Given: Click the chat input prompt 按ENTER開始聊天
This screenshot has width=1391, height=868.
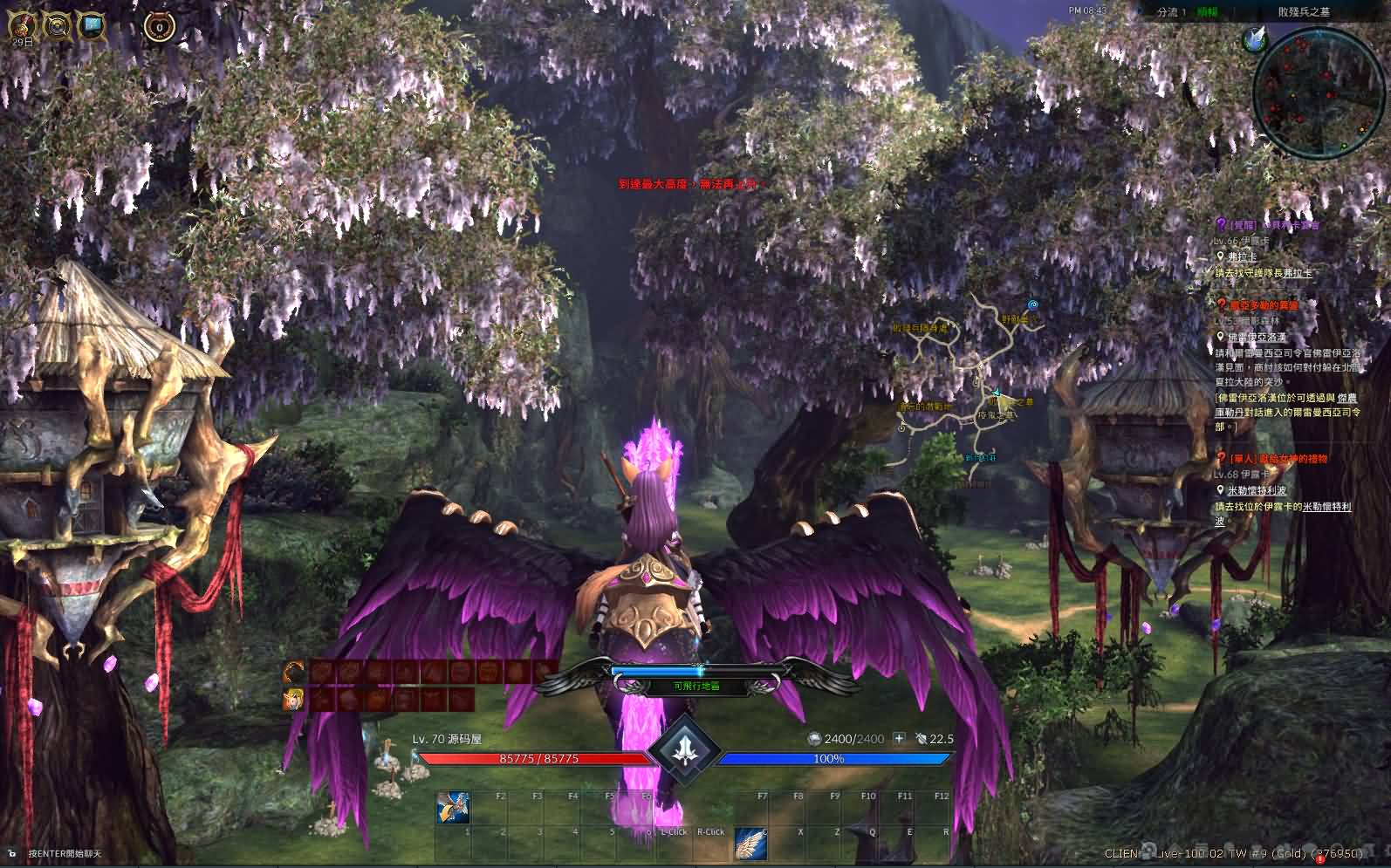Looking at the screenshot, I should (64, 853).
